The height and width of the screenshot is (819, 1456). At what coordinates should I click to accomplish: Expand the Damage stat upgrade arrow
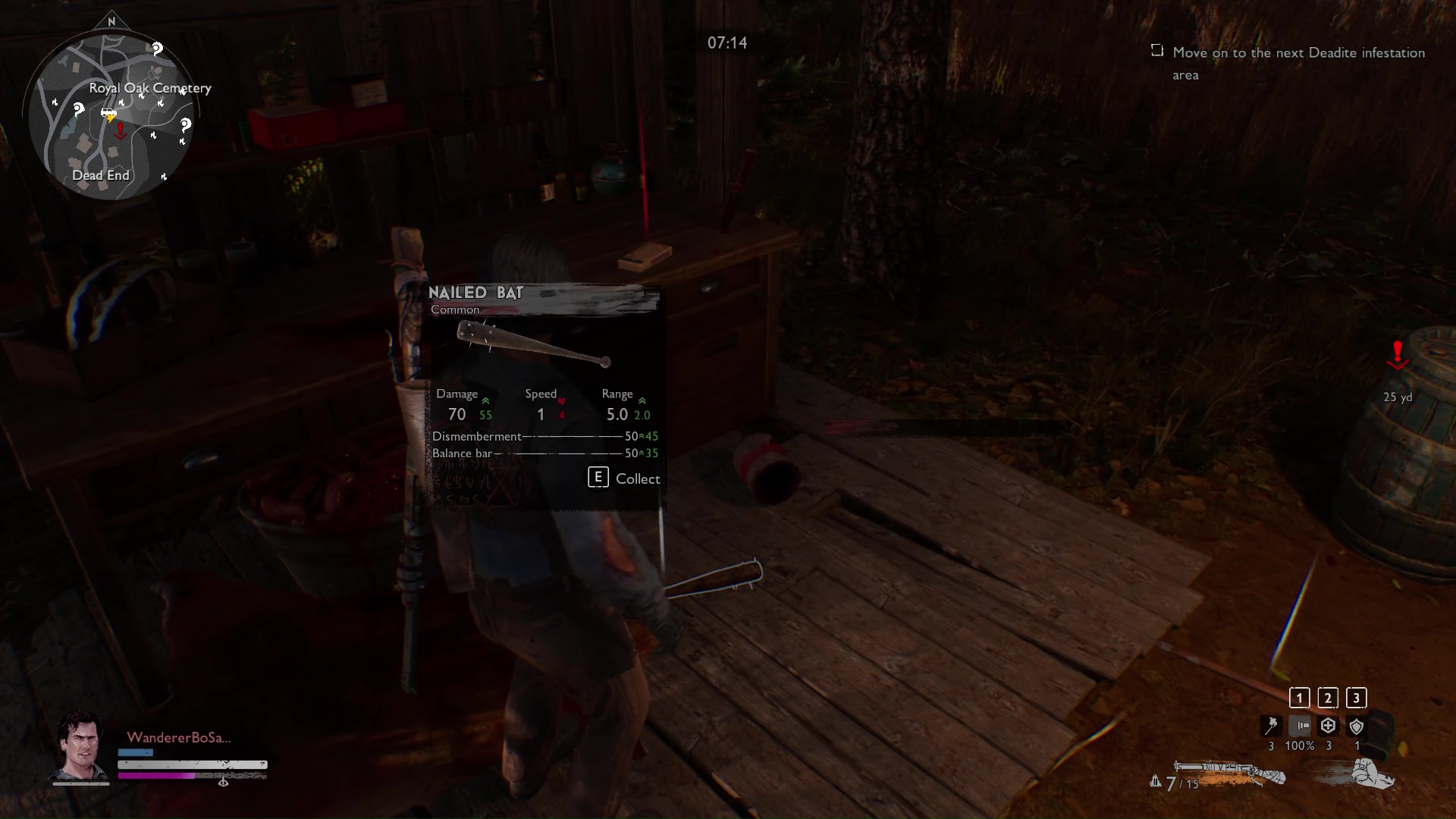(486, 402)
